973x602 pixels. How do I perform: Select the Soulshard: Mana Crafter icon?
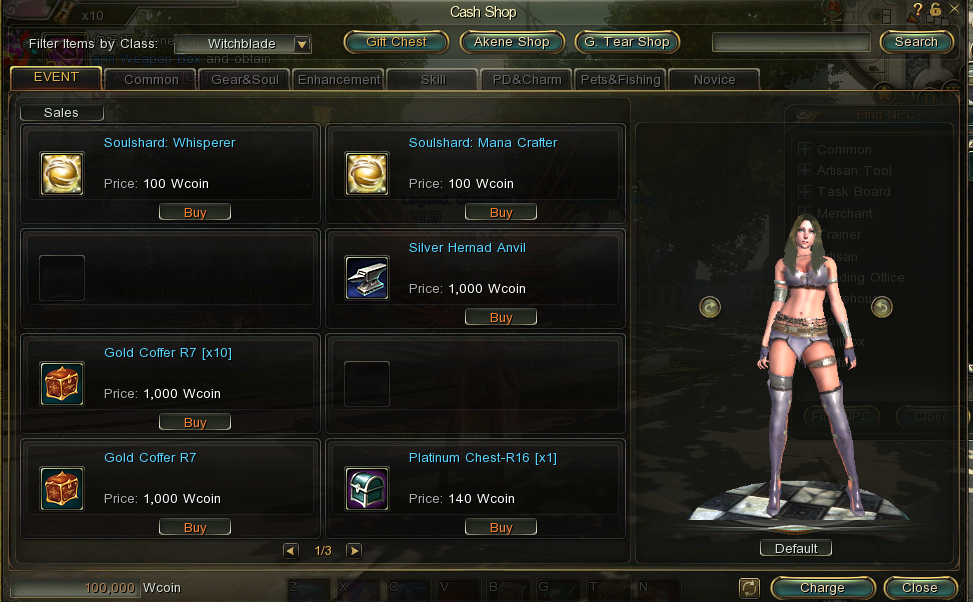click(x=367, y=173)
